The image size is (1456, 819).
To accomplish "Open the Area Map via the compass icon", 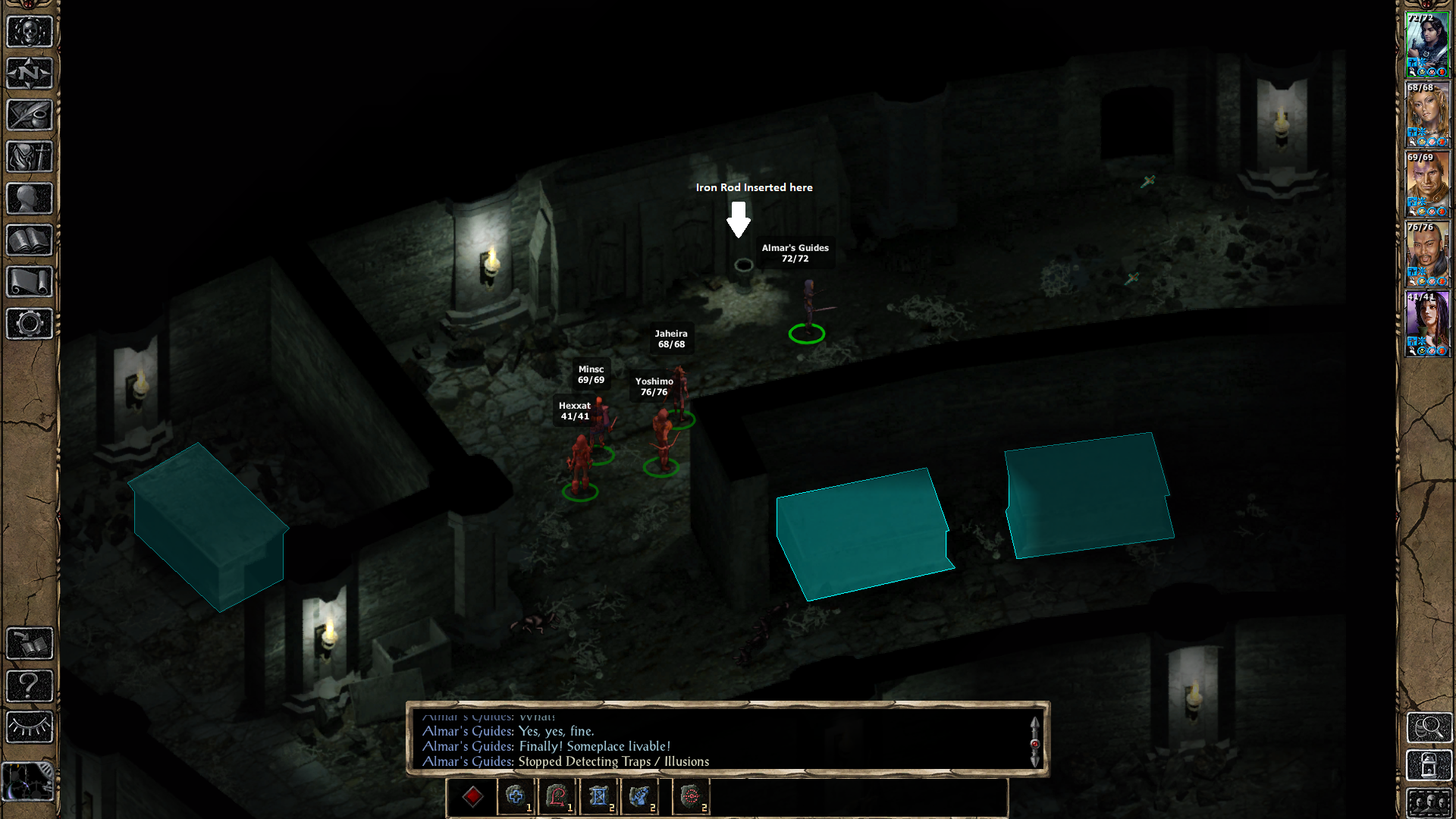I will 29,74.
